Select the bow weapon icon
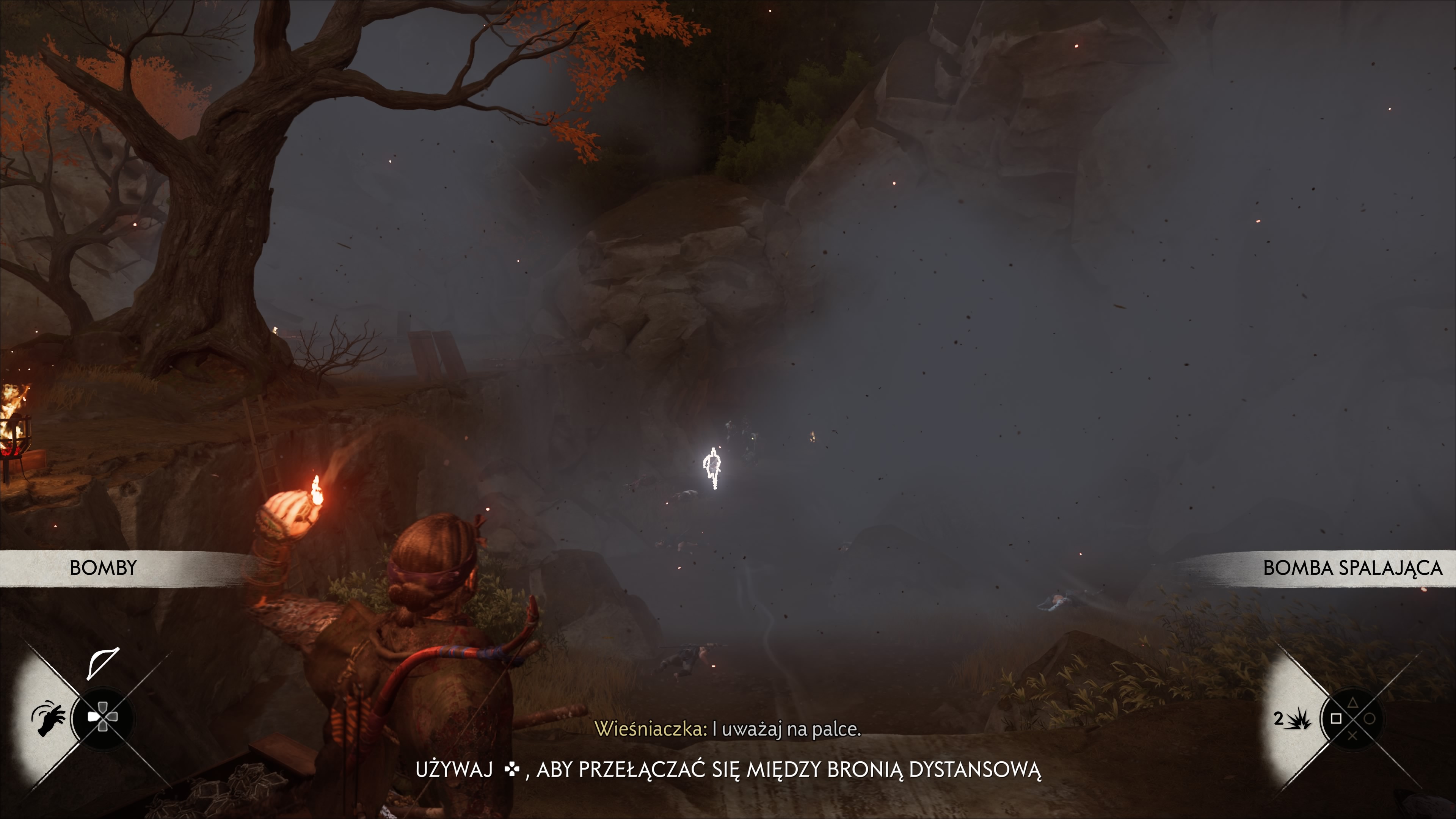The image size is (1456, 819). point(103,662)
